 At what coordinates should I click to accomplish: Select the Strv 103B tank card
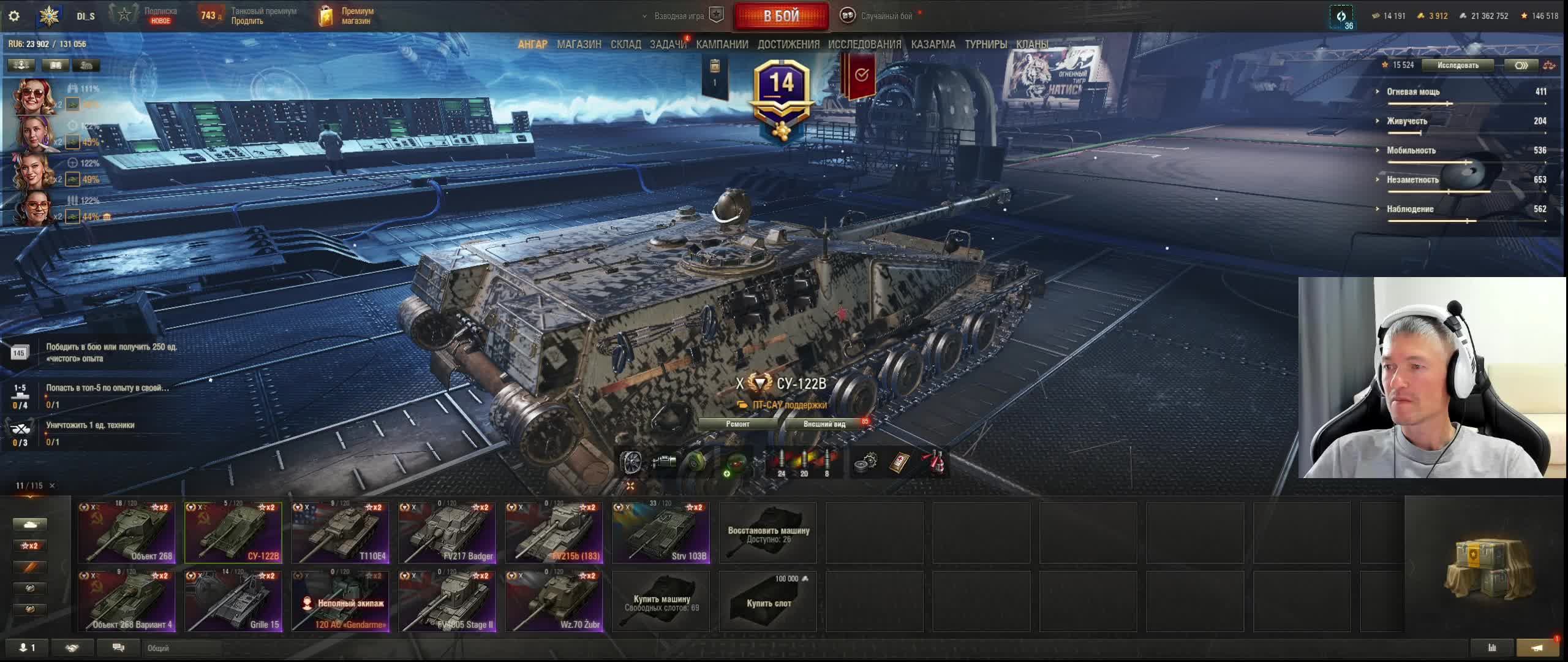coord(661,533)
